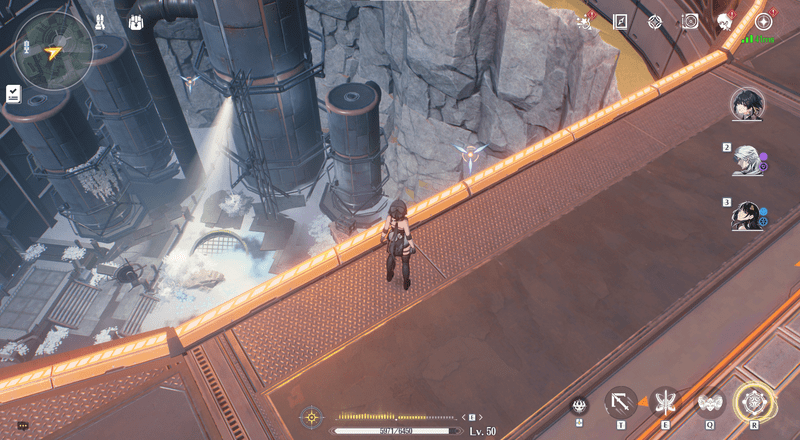Switch to party member number 2
The image size is (800, 440).
click(746, 160)
